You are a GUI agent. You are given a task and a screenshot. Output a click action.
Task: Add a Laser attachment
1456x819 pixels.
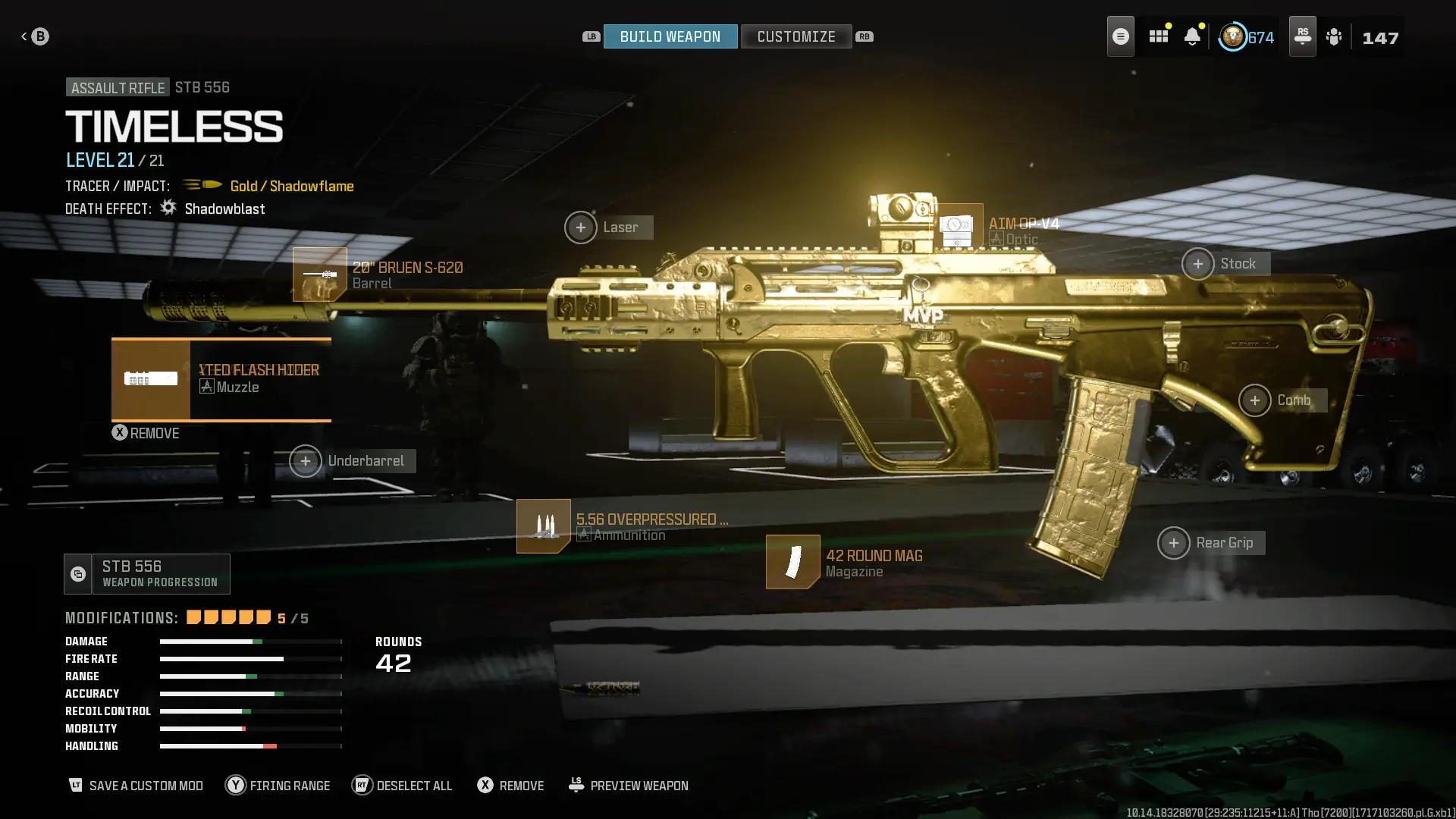pyautogui.click(x=581, y=227)
